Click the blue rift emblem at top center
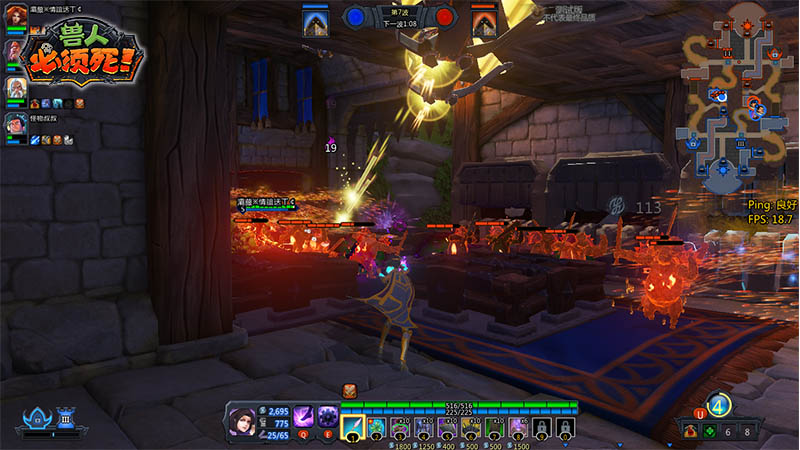The height and width of the screenshot is (450, 800). point(355,17)
